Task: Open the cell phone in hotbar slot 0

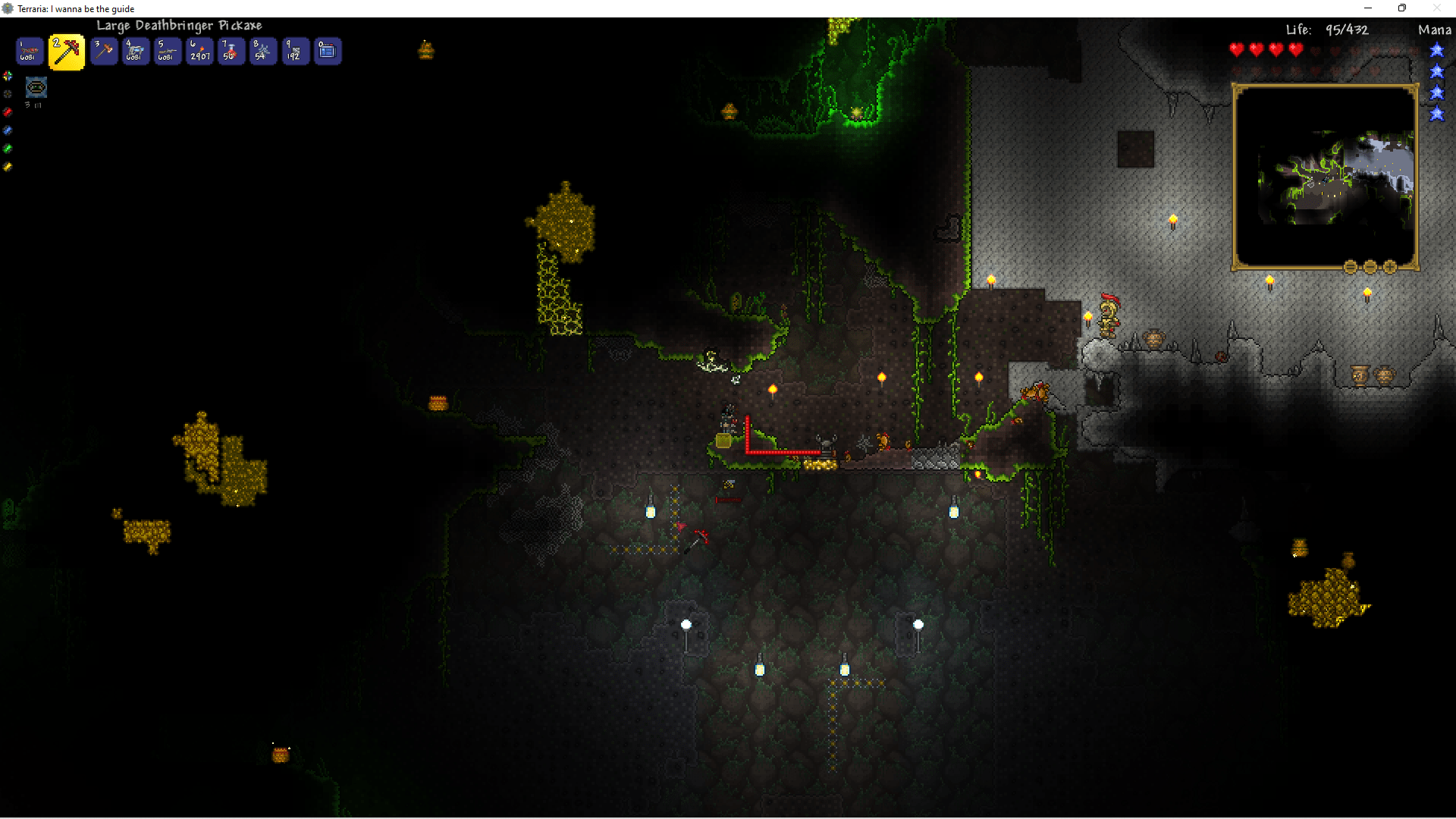Action: pyautogui.click(x=327, y=51)
